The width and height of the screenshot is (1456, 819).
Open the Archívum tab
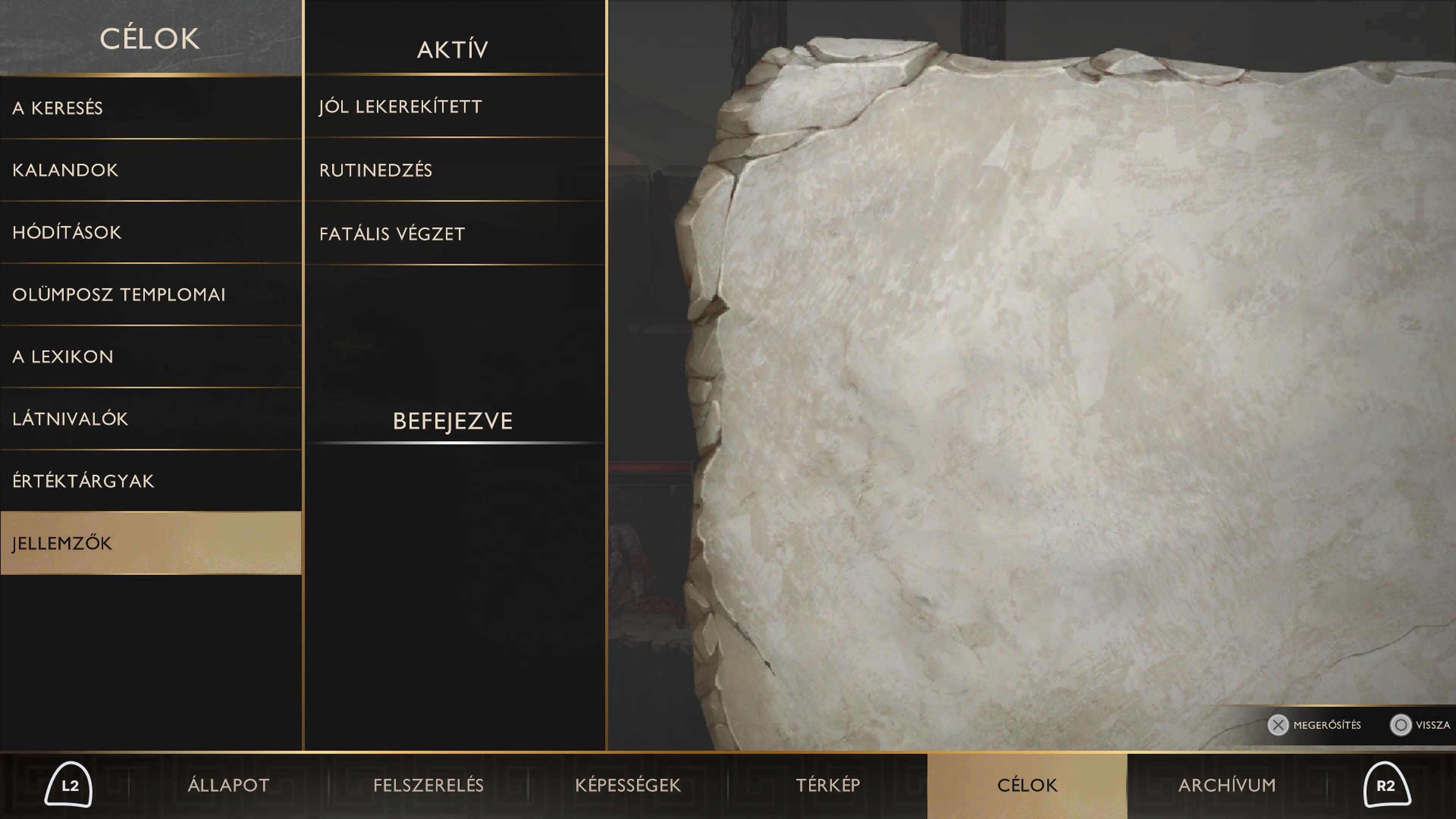tap(1227, 785)
